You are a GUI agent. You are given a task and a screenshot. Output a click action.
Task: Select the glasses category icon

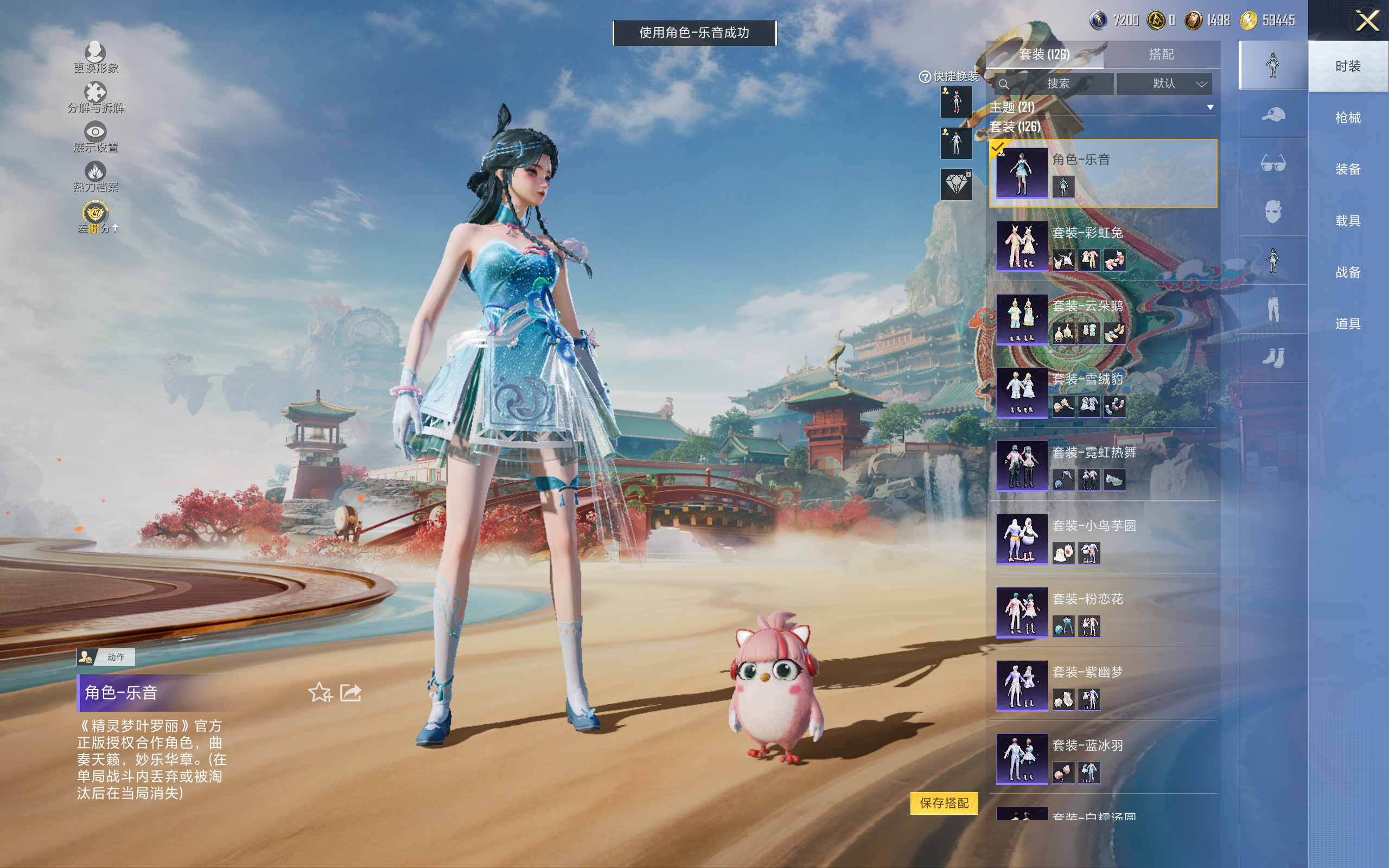[x=1272, y=164]
